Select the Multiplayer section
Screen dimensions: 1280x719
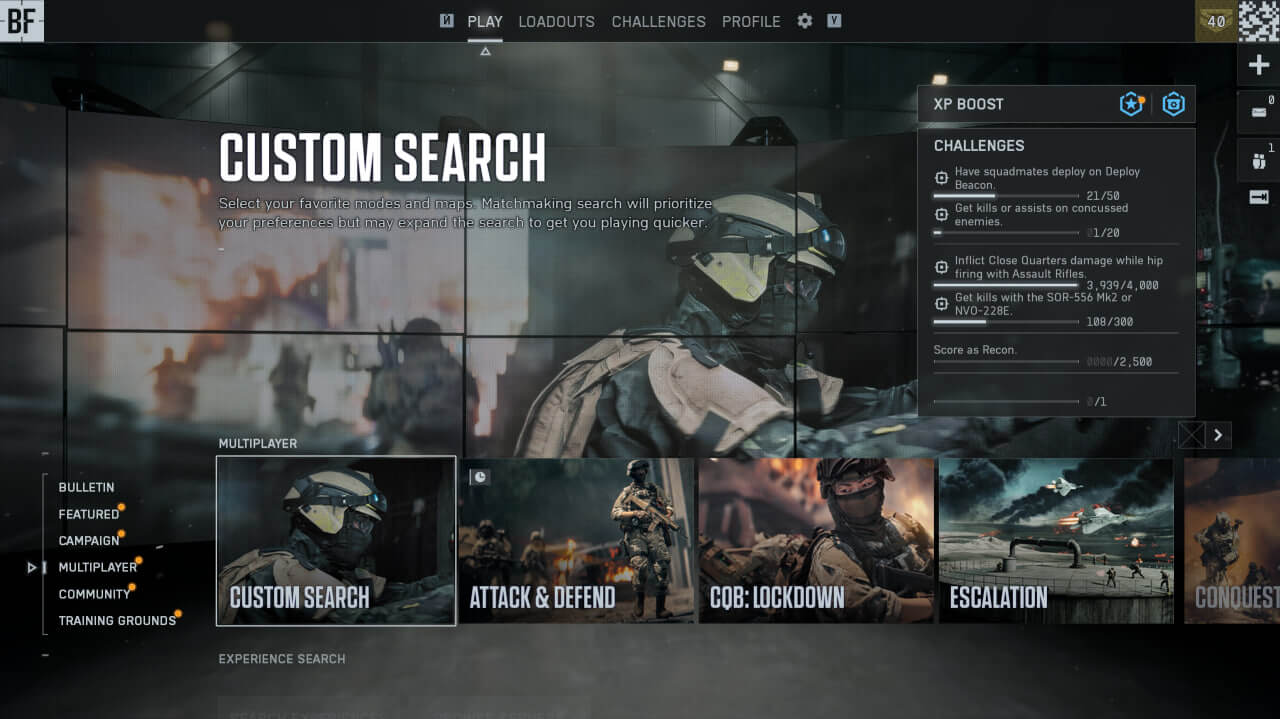(x=97, y=567)
